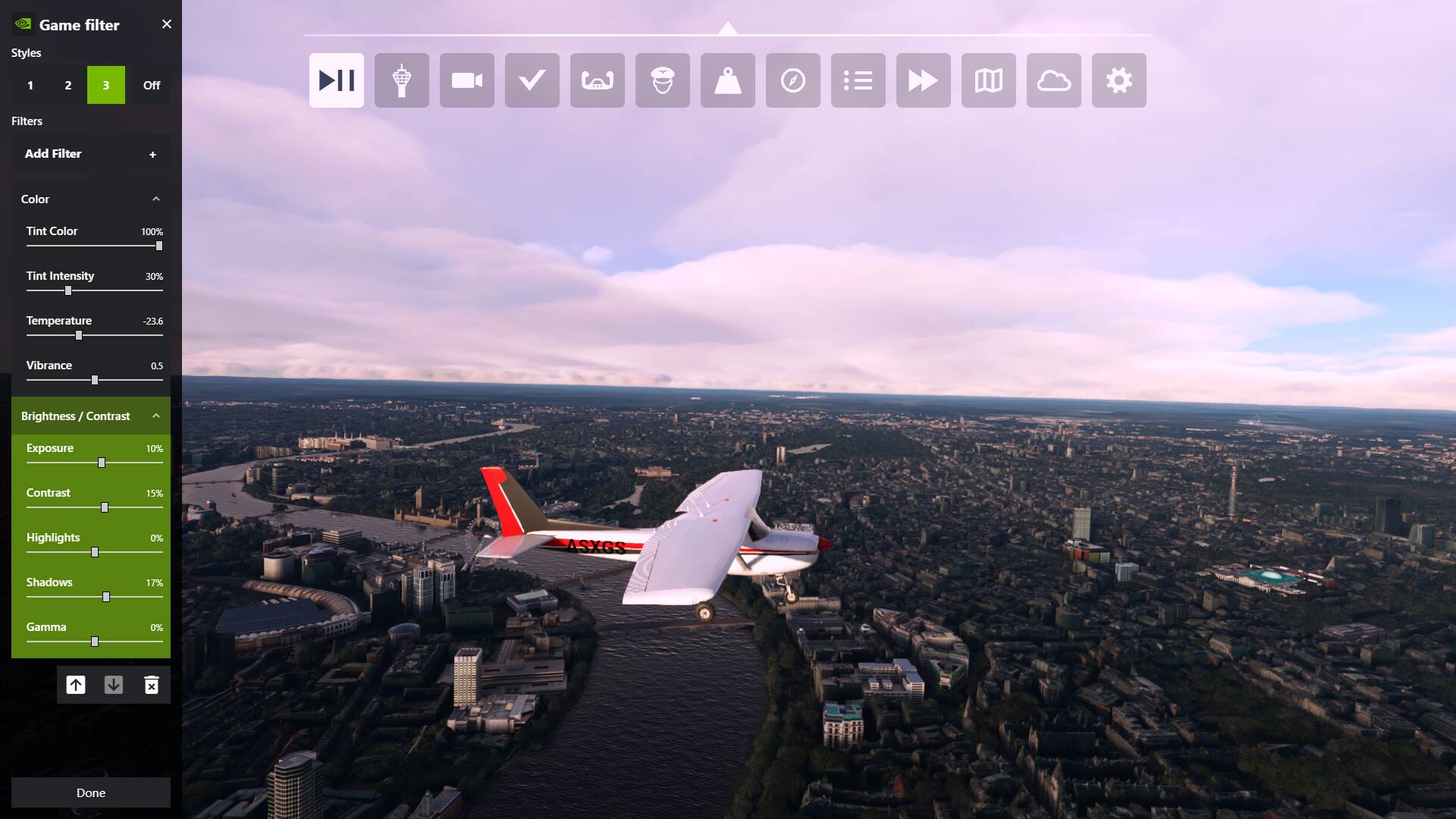1456x819 pixels.
Task: Open toolbar settings gear icon
Action: pyautogui.click(x=1119, y=80)
